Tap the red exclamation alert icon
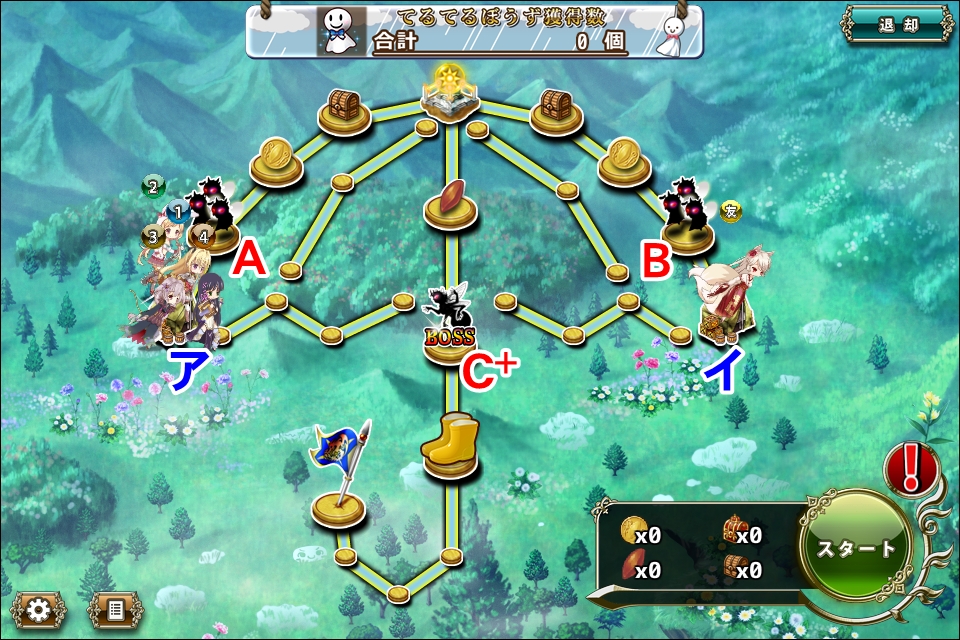The height and width of the screenshot is (640, 960). click(x=911, y=468)
